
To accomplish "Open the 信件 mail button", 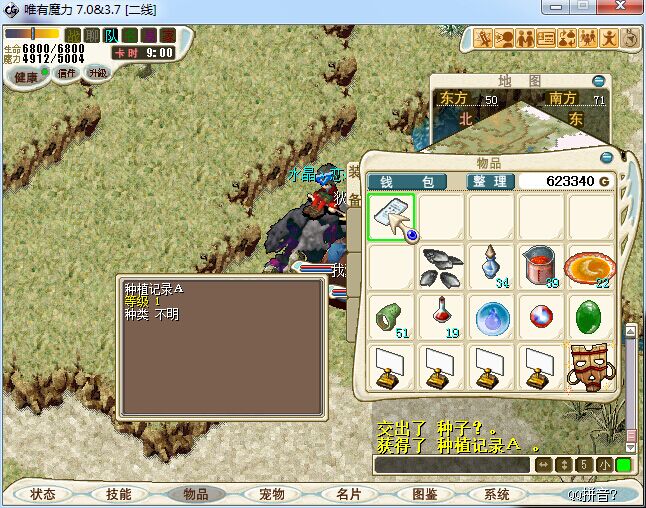I will [67, 73].
